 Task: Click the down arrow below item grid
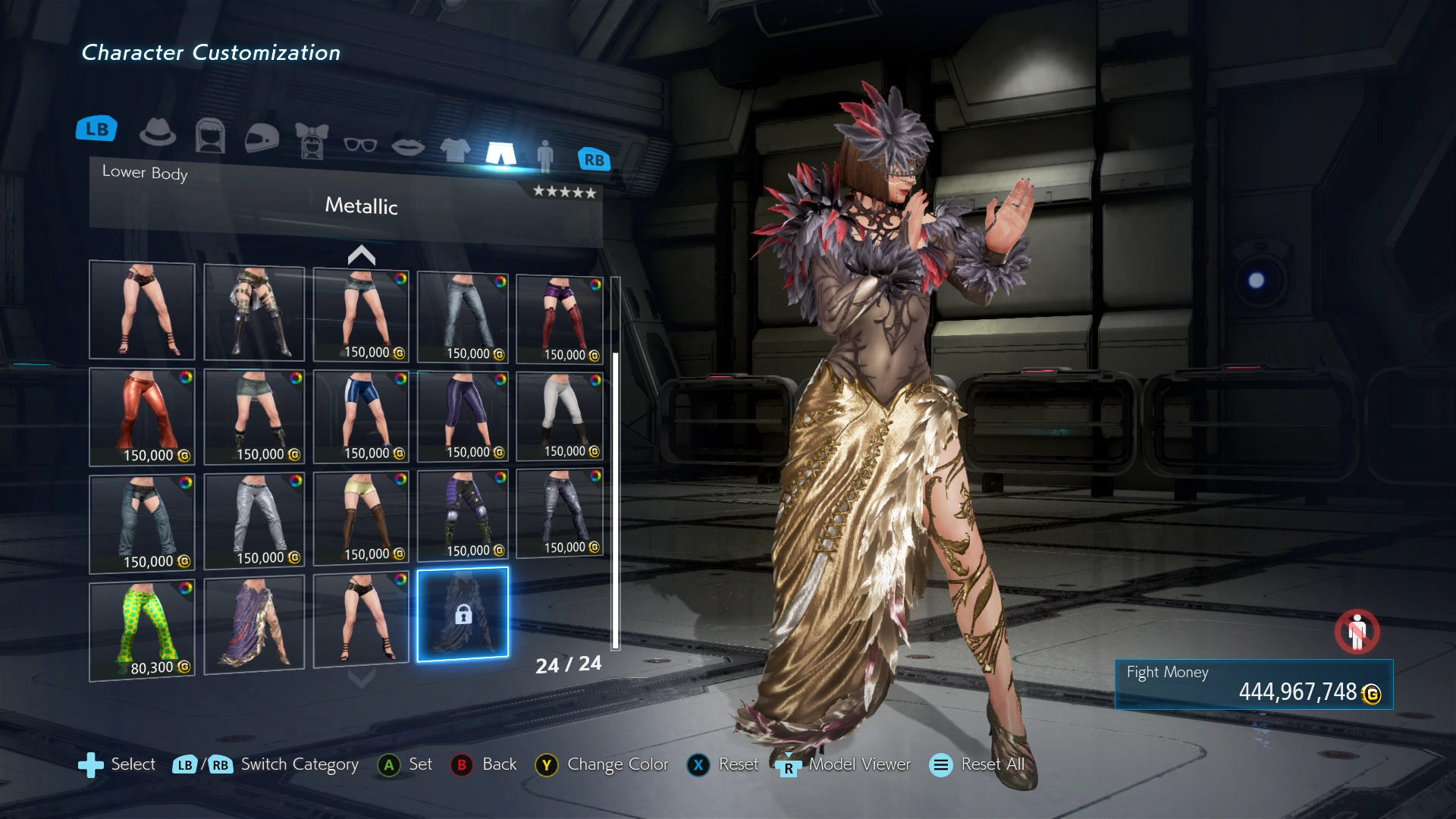pos(361,678)
